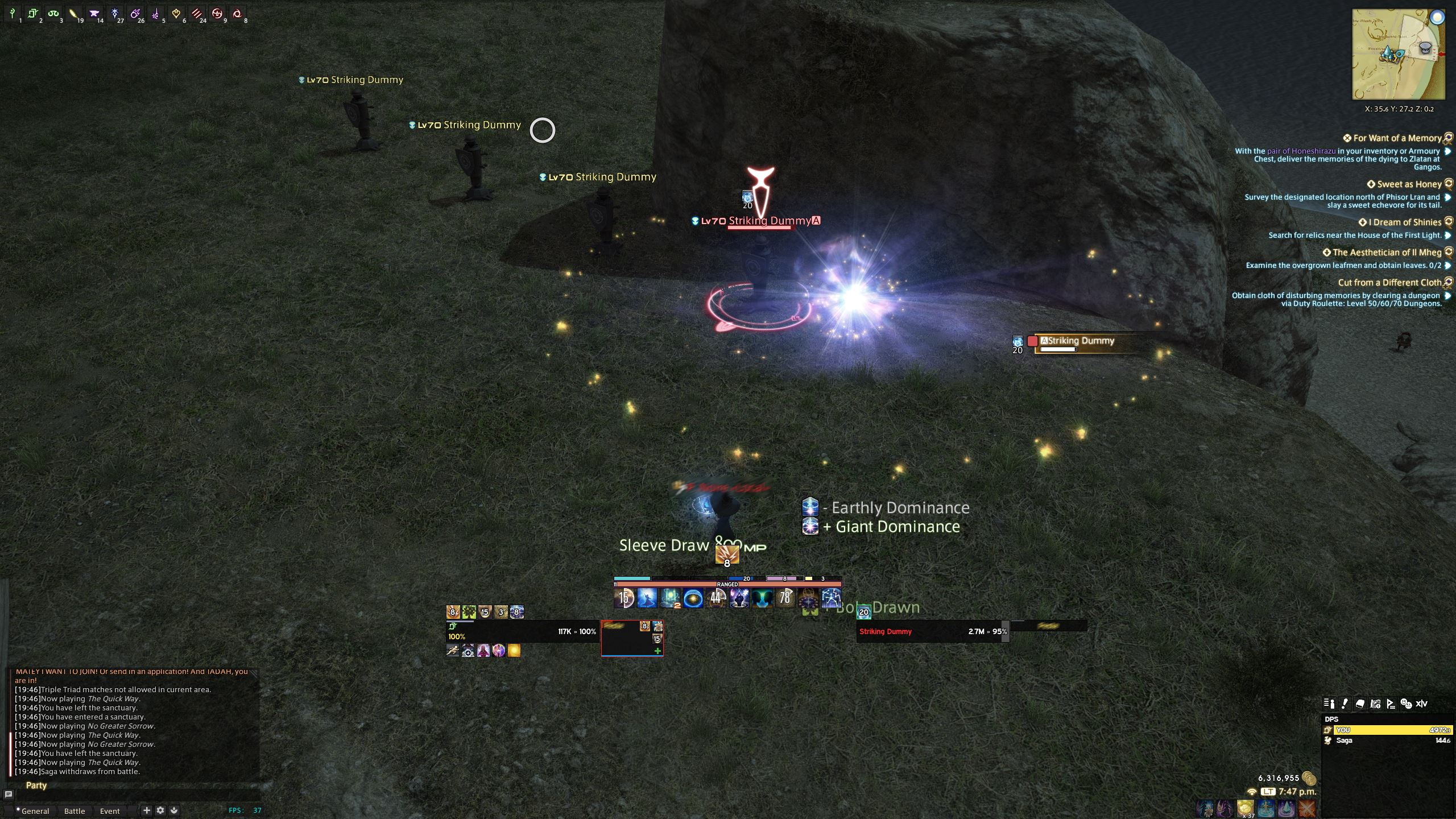Image resolution: width=1456 pixels, height=819 pixels.
Task: Open the Battle chat log tab
Action: coord(75,811)
